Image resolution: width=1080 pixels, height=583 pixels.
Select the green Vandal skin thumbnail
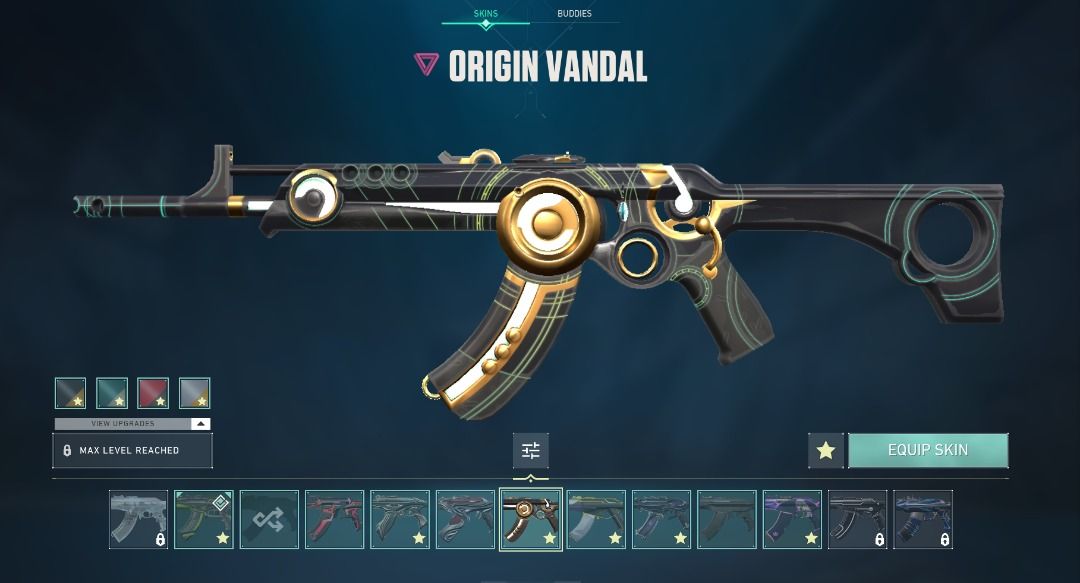(204, 519)
